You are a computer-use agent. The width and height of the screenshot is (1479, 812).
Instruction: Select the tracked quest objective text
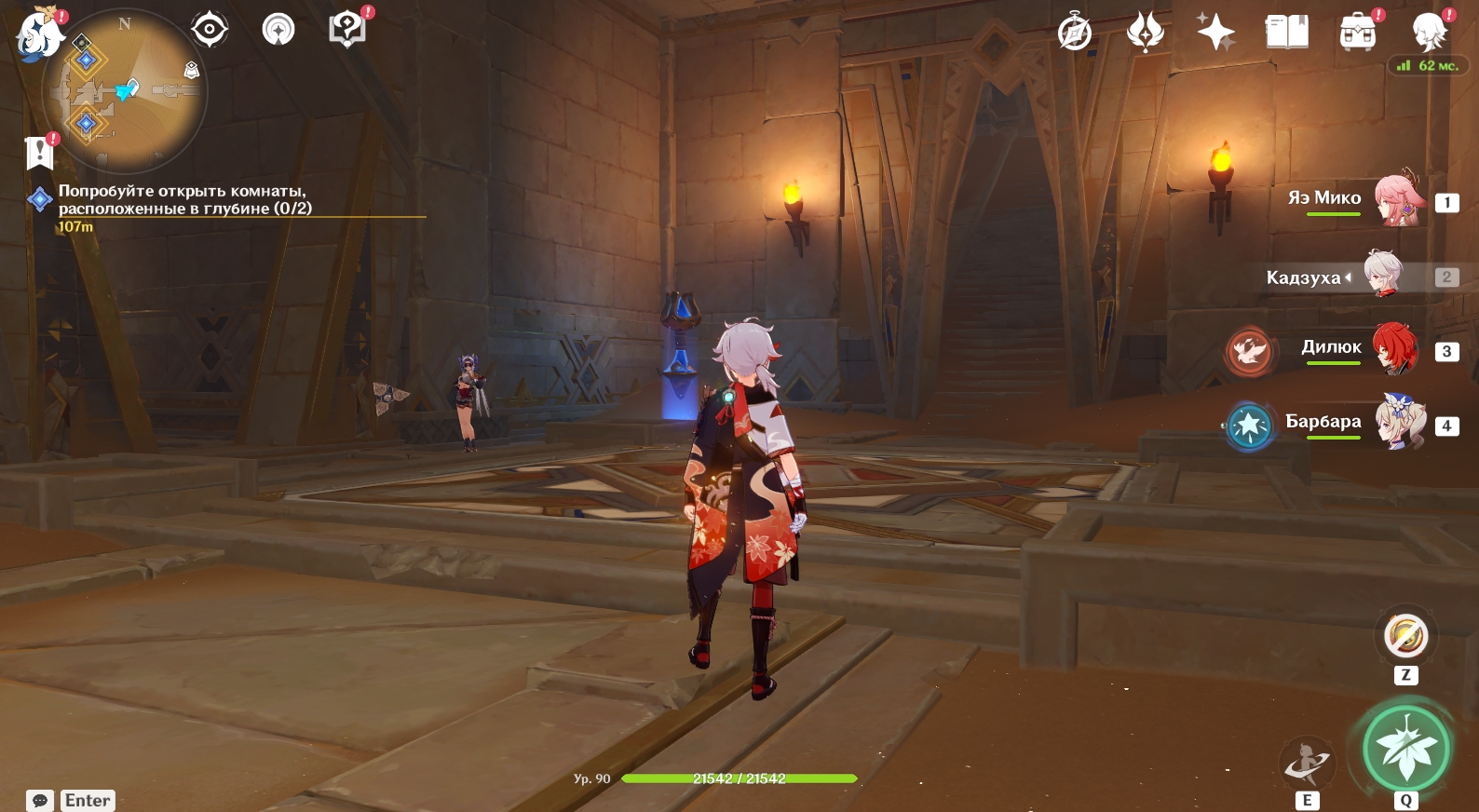click(x=184, y=199)
